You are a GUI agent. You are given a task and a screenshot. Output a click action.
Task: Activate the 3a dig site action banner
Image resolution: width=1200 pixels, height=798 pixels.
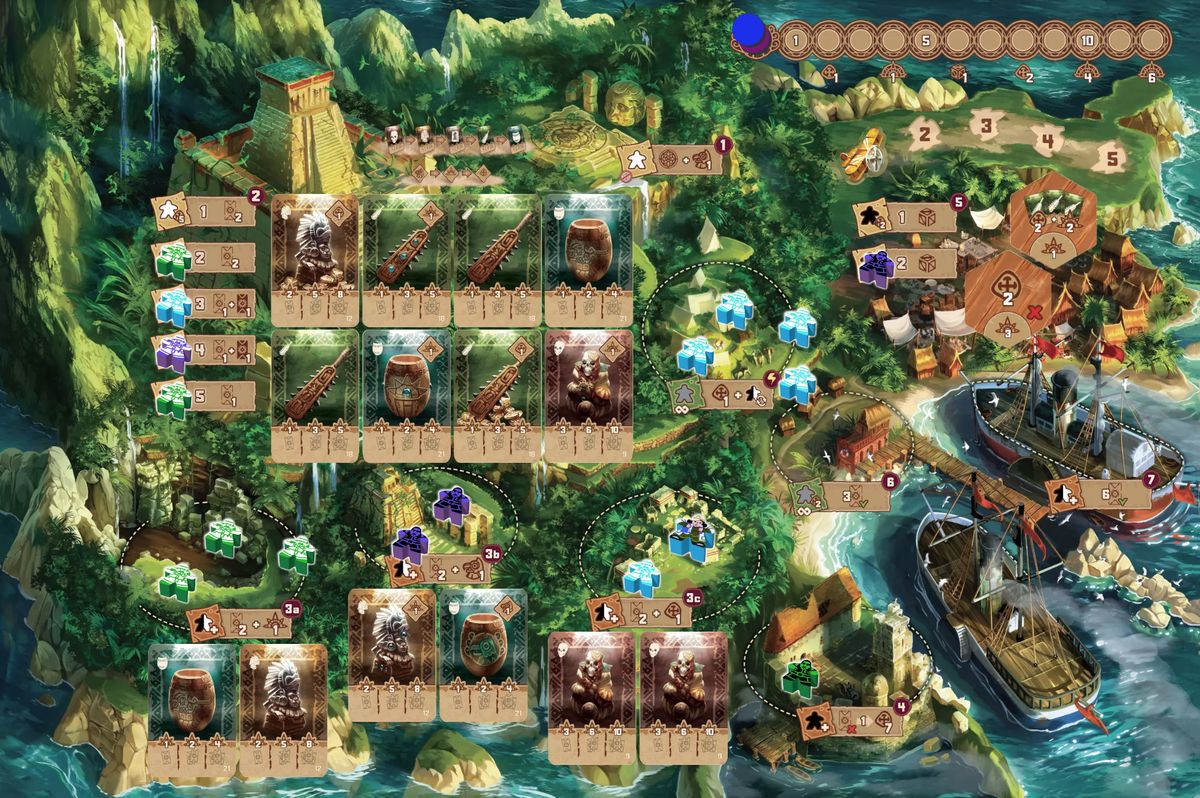pyautogui.click(x=240, y=624)
